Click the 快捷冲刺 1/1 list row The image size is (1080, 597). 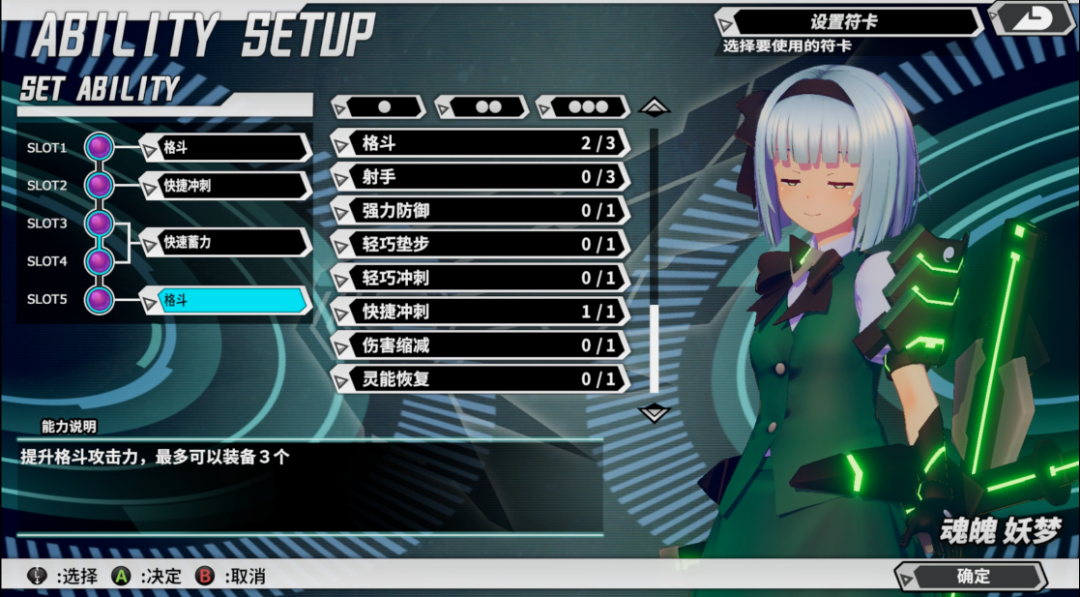[480, 312]
